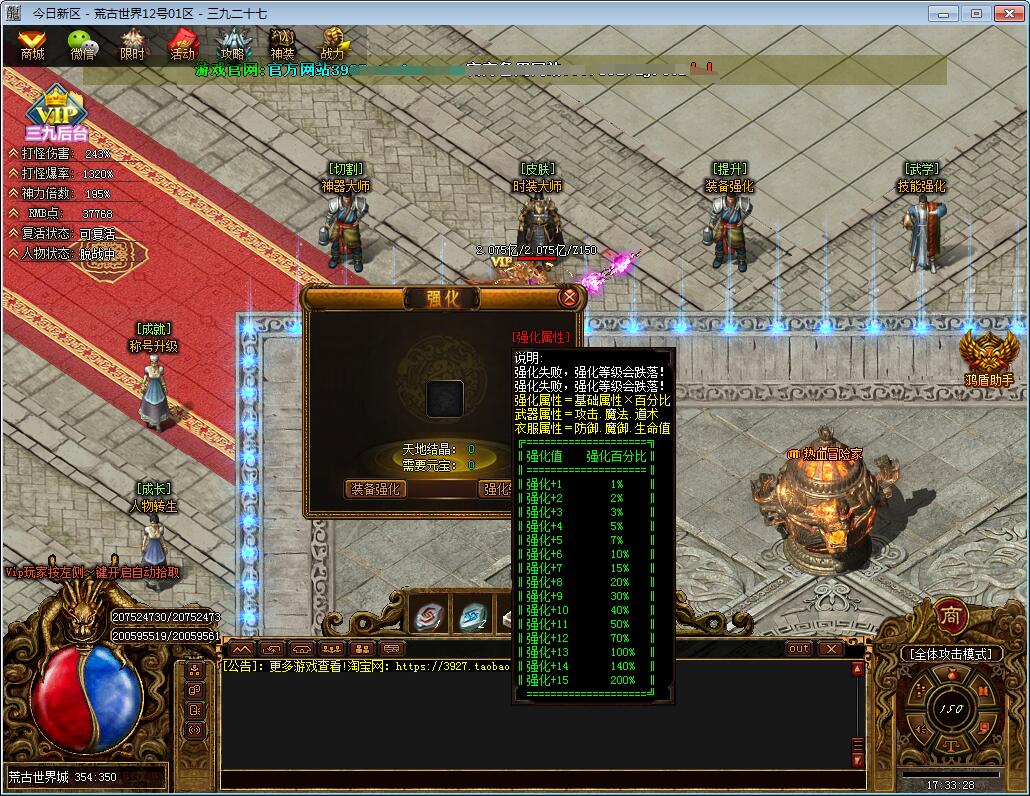Open the 活动 red envelope activity icon
The width and height of the screenshot is (1030, 796).
point(182,43)
